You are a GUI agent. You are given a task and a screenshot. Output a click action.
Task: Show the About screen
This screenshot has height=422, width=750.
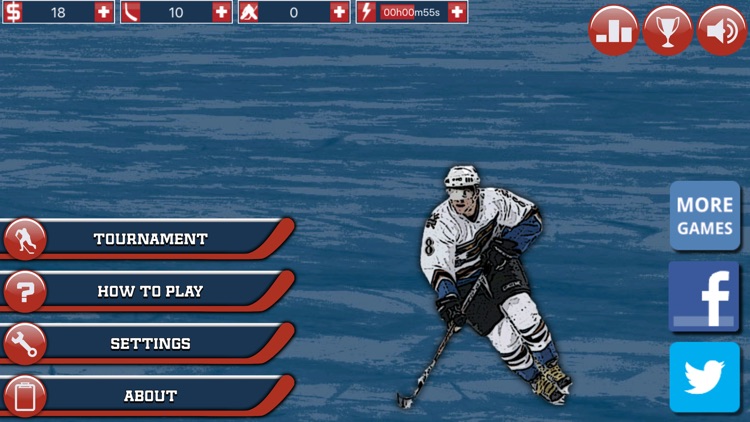point(150,395)
